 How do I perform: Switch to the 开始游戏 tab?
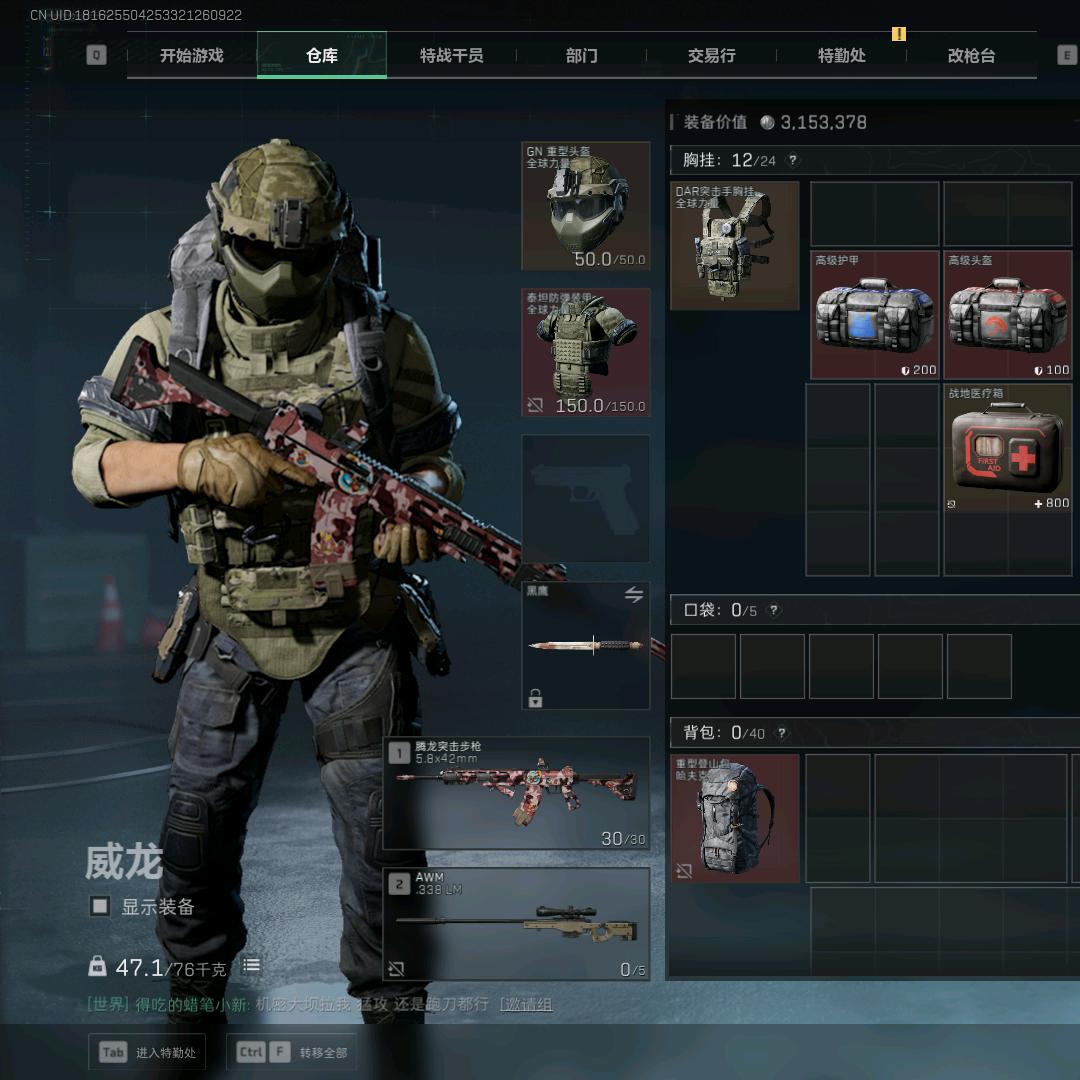[191, 56]
